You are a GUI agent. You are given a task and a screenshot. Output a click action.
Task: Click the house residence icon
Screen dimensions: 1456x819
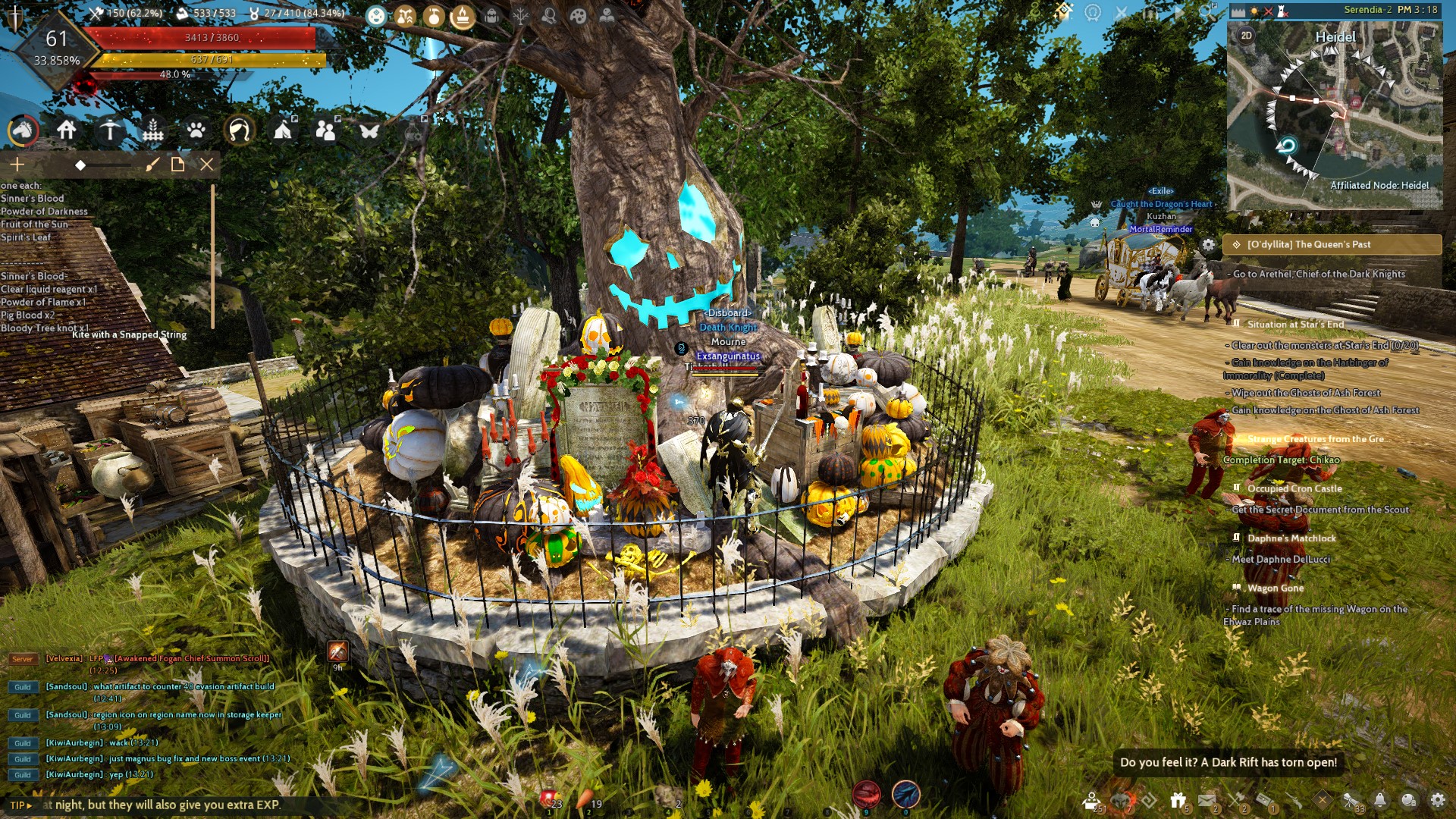[67, 130]
